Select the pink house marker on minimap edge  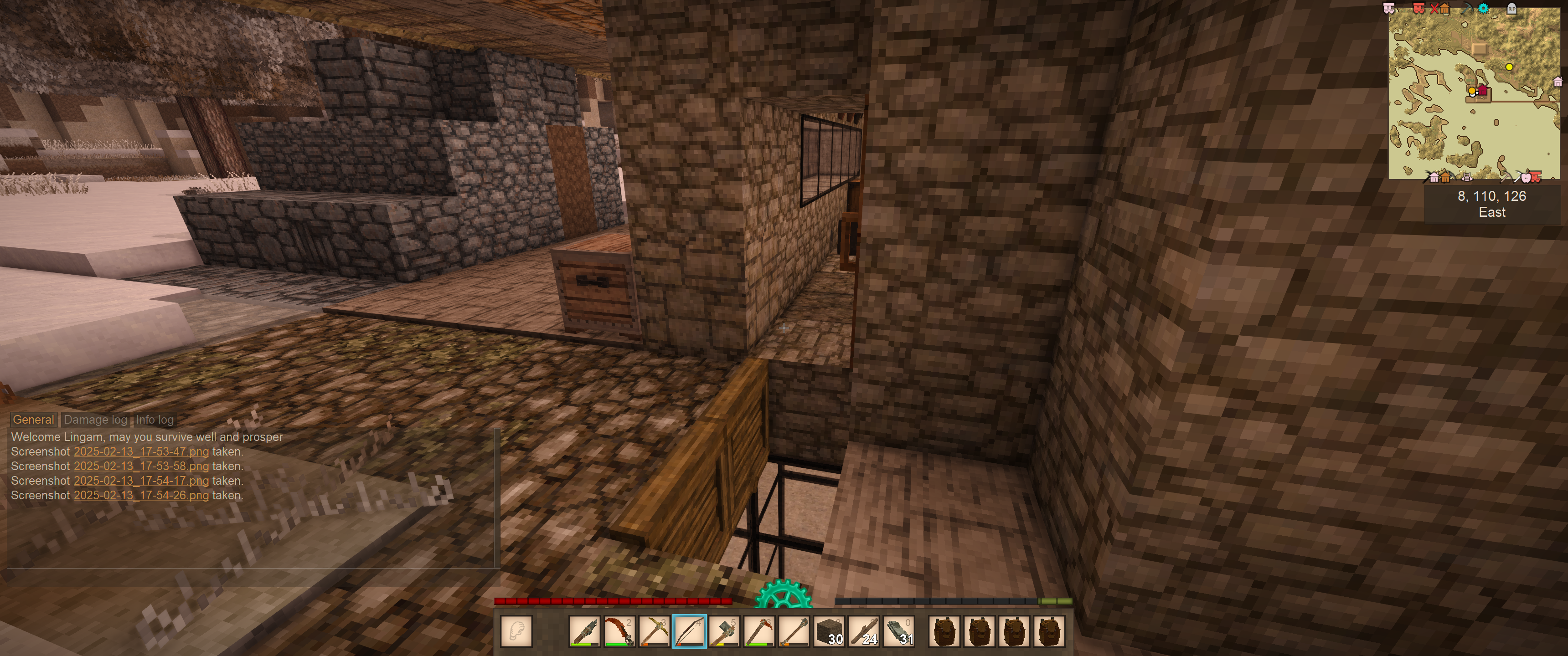pyautogui.click(x=1558, y=82)
